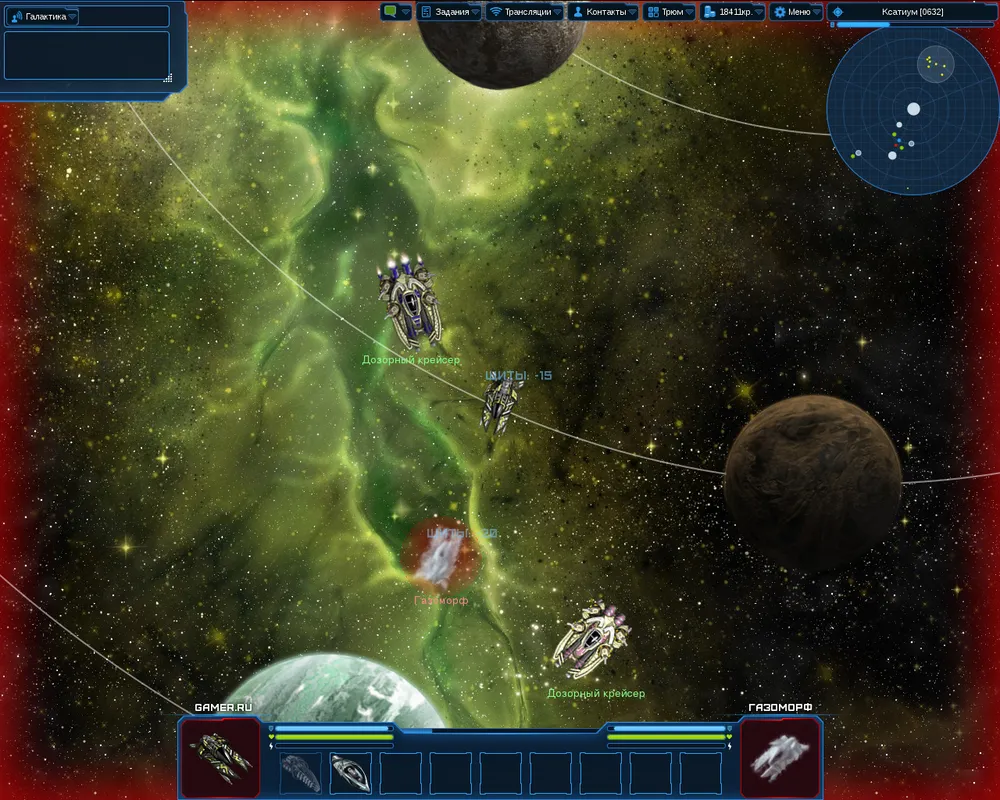The width and height of the screenshot is (1000, 800).
Task: Select the first gray ship hotbar slot
Action: 301,772
